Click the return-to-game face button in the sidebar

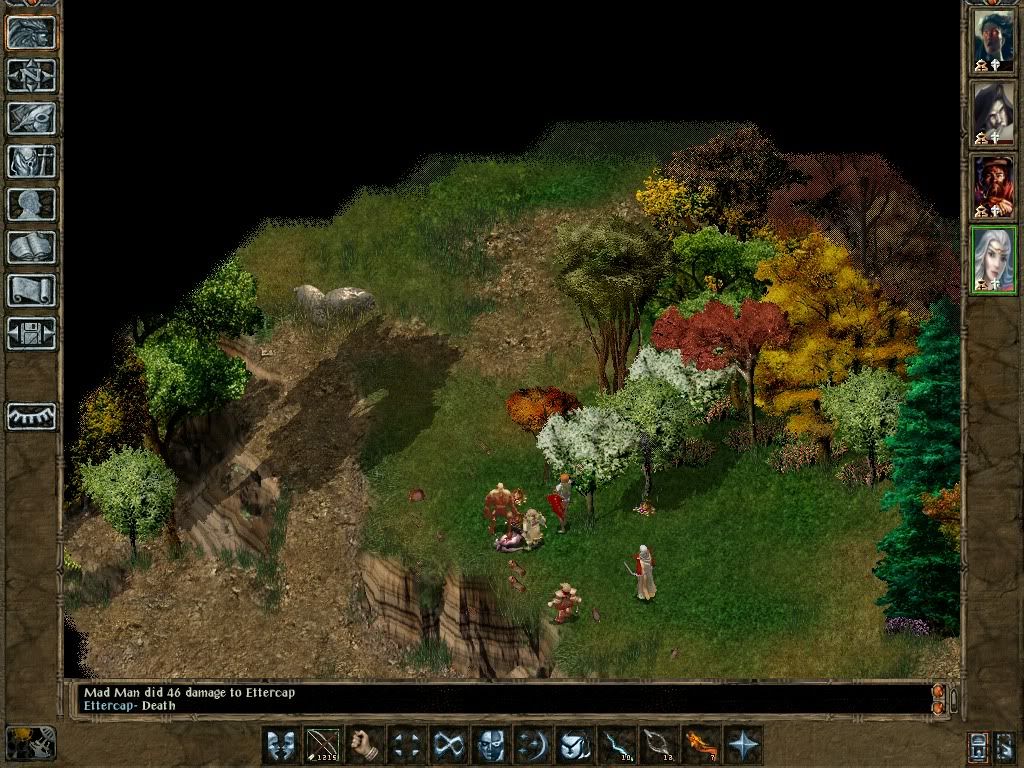tap(31, 32)
